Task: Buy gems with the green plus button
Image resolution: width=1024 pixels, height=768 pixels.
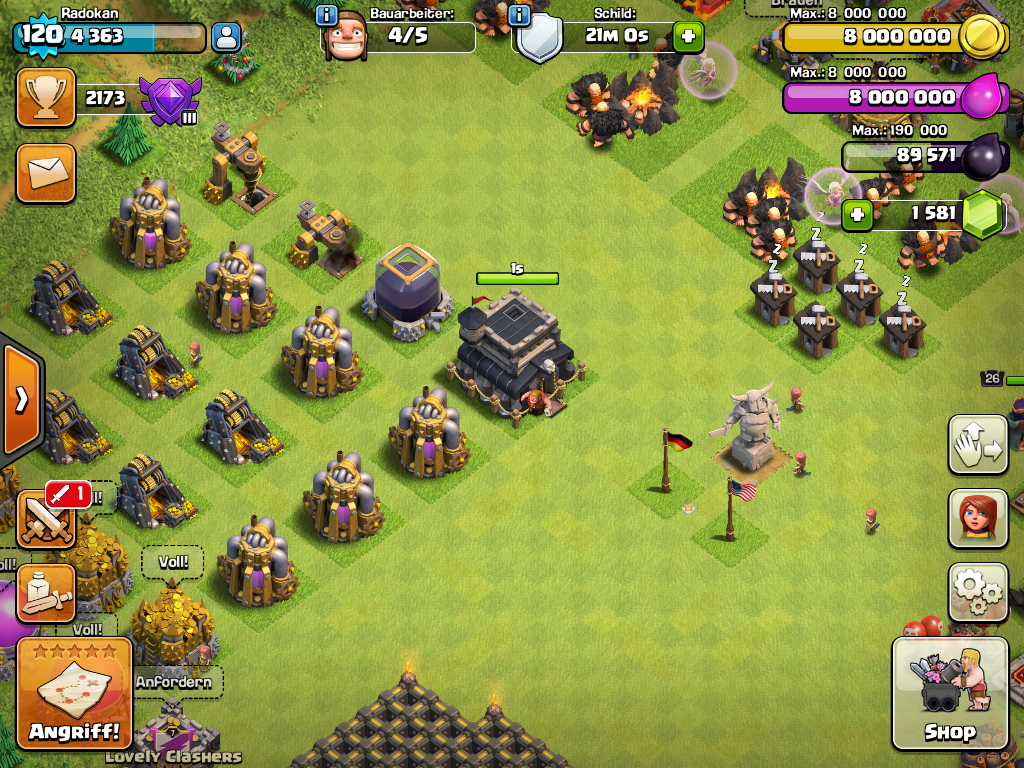Action: pos(856,214)
